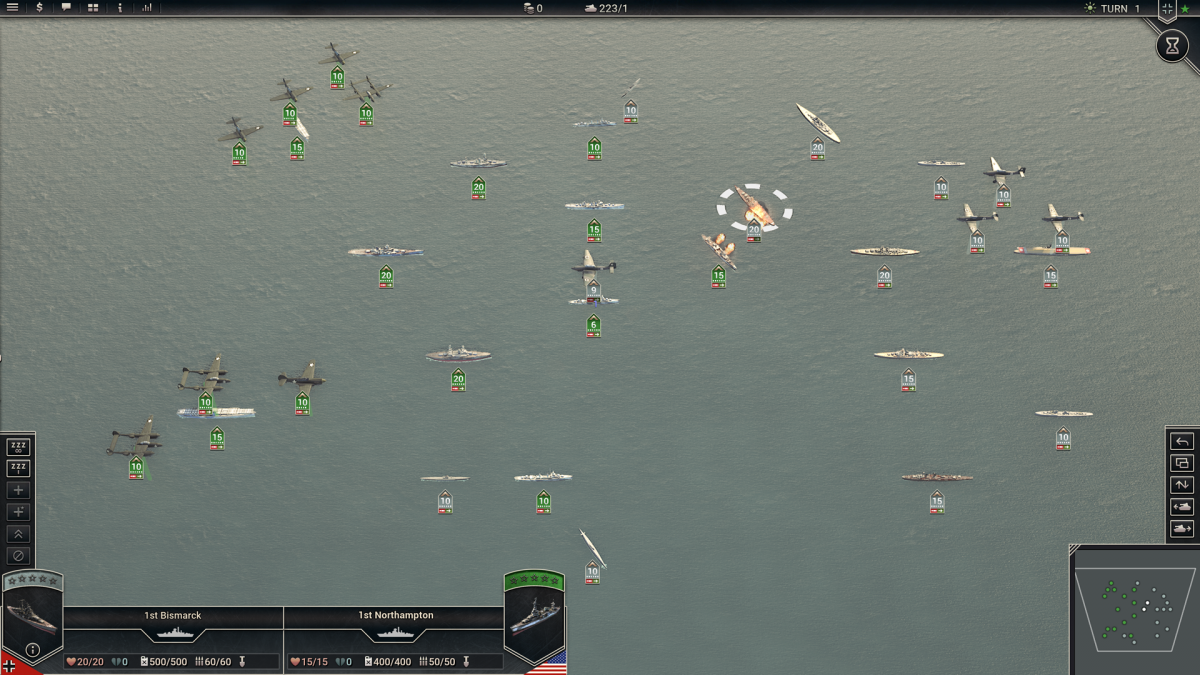Click the green star icon
This screenshot has width=1200, height=675.
pos(1185,9)
